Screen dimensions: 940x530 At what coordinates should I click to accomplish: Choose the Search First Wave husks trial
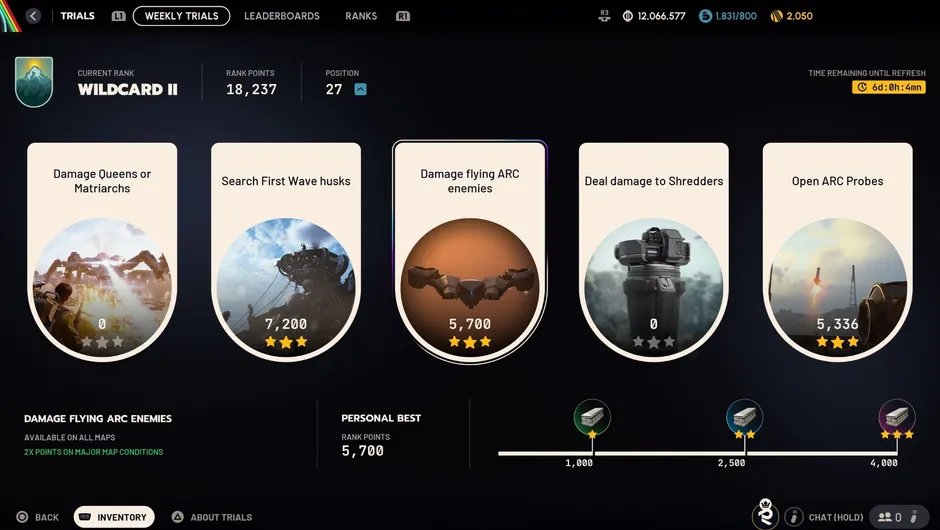[x=286, y=250]
